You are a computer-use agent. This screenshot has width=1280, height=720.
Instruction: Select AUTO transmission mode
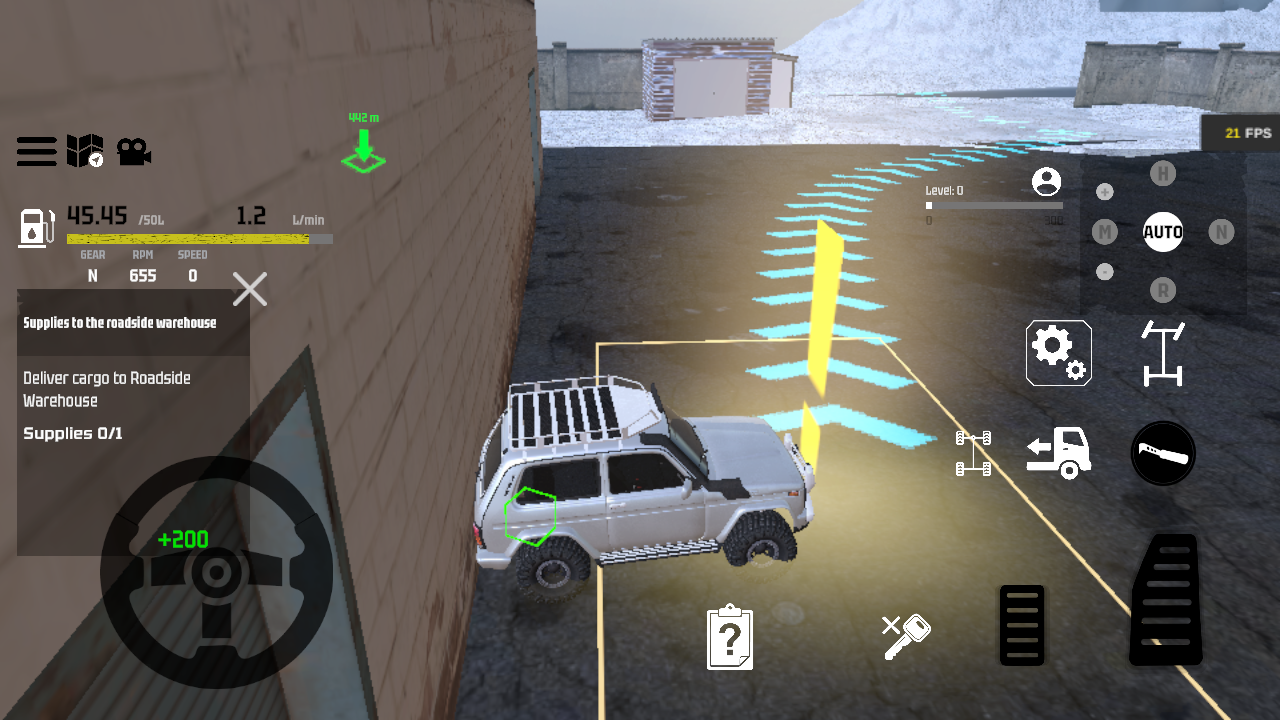[1163, 232]
